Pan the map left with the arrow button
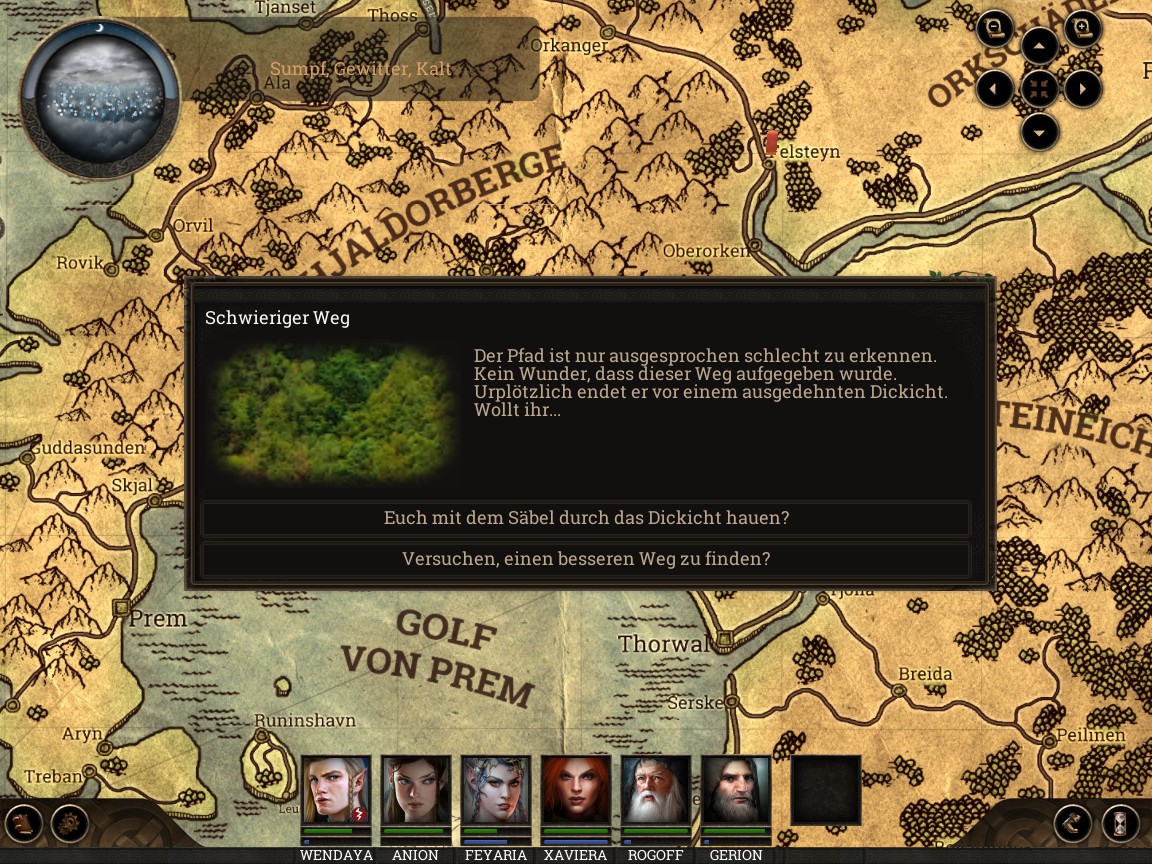 (995, 89)
